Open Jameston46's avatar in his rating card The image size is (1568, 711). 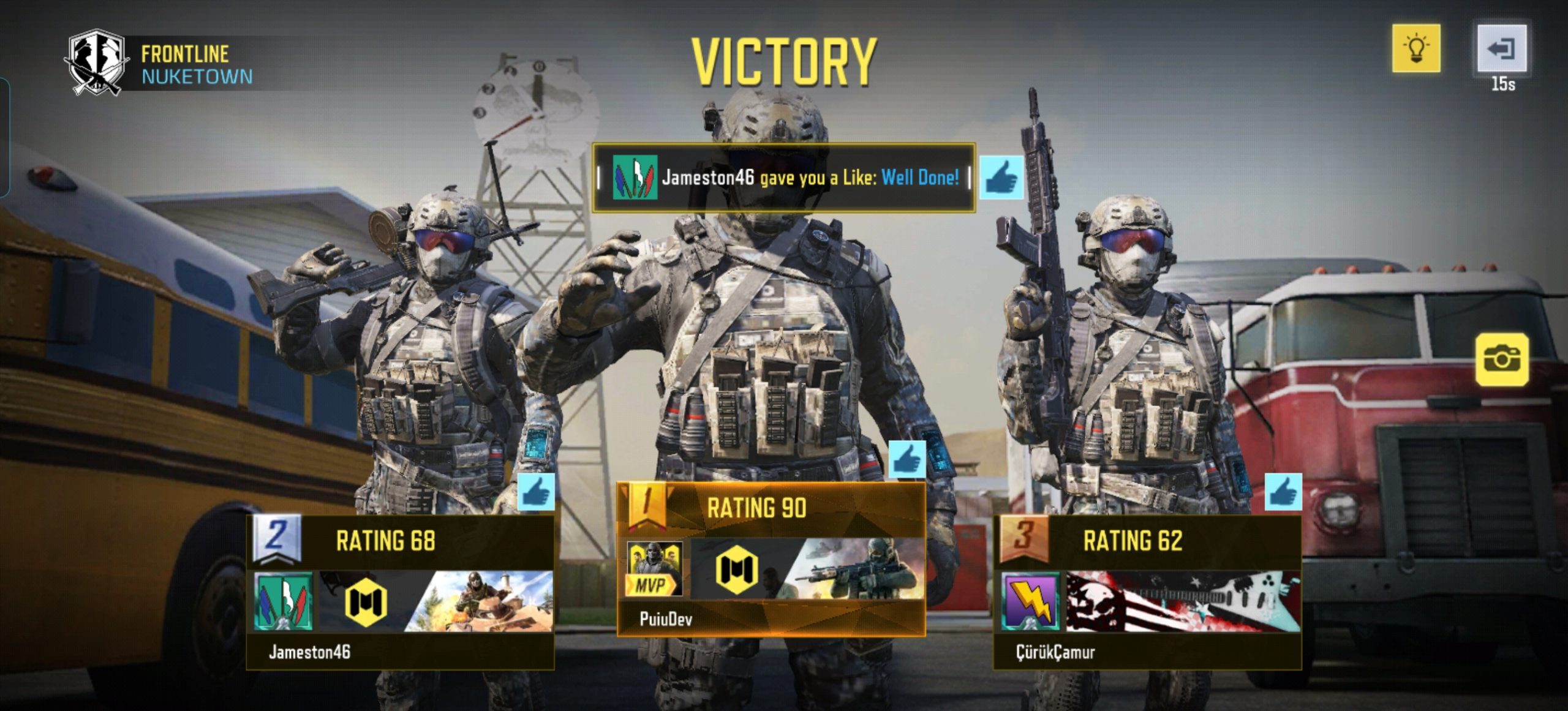pyautogui.click(x=283, y=601)
